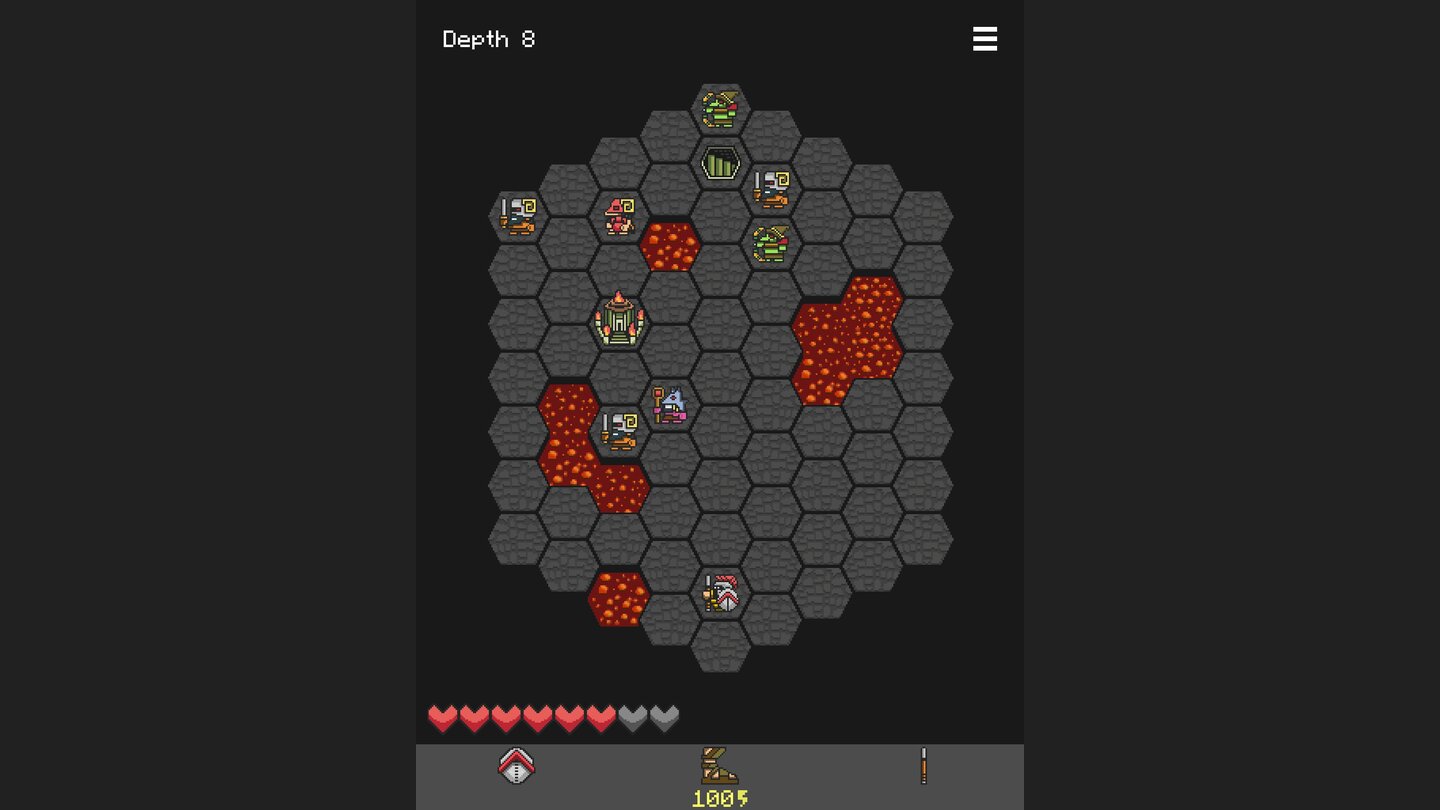Select the shield ability icon in the bottom bar
The image size is (1440, 810).
pyautogui.click(x=516, y=764)
